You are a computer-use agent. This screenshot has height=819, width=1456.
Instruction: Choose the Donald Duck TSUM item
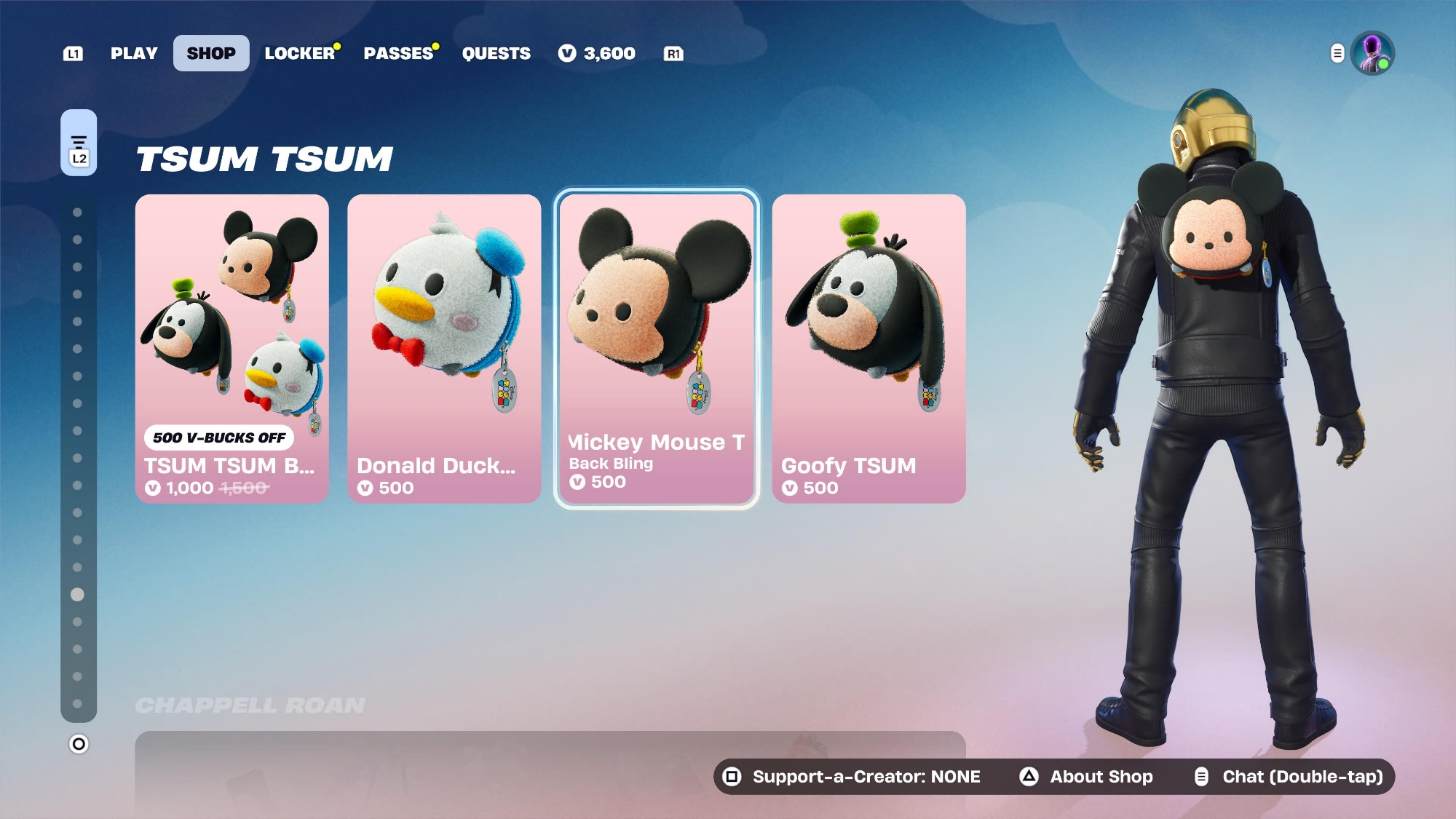(x=444, y=348)
